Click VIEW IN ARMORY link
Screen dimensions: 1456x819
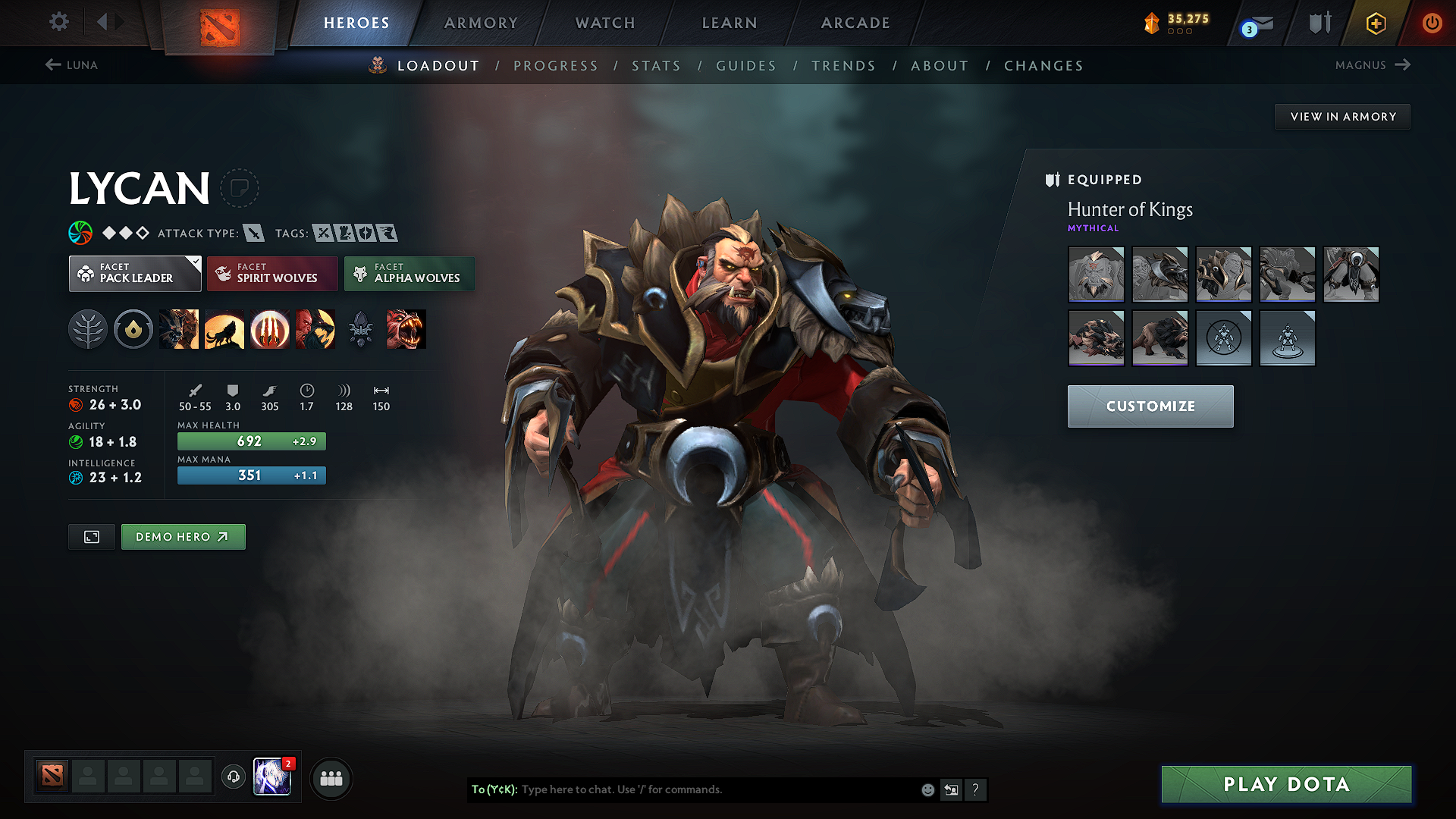pyautogui.click(x=1342, y=116)
